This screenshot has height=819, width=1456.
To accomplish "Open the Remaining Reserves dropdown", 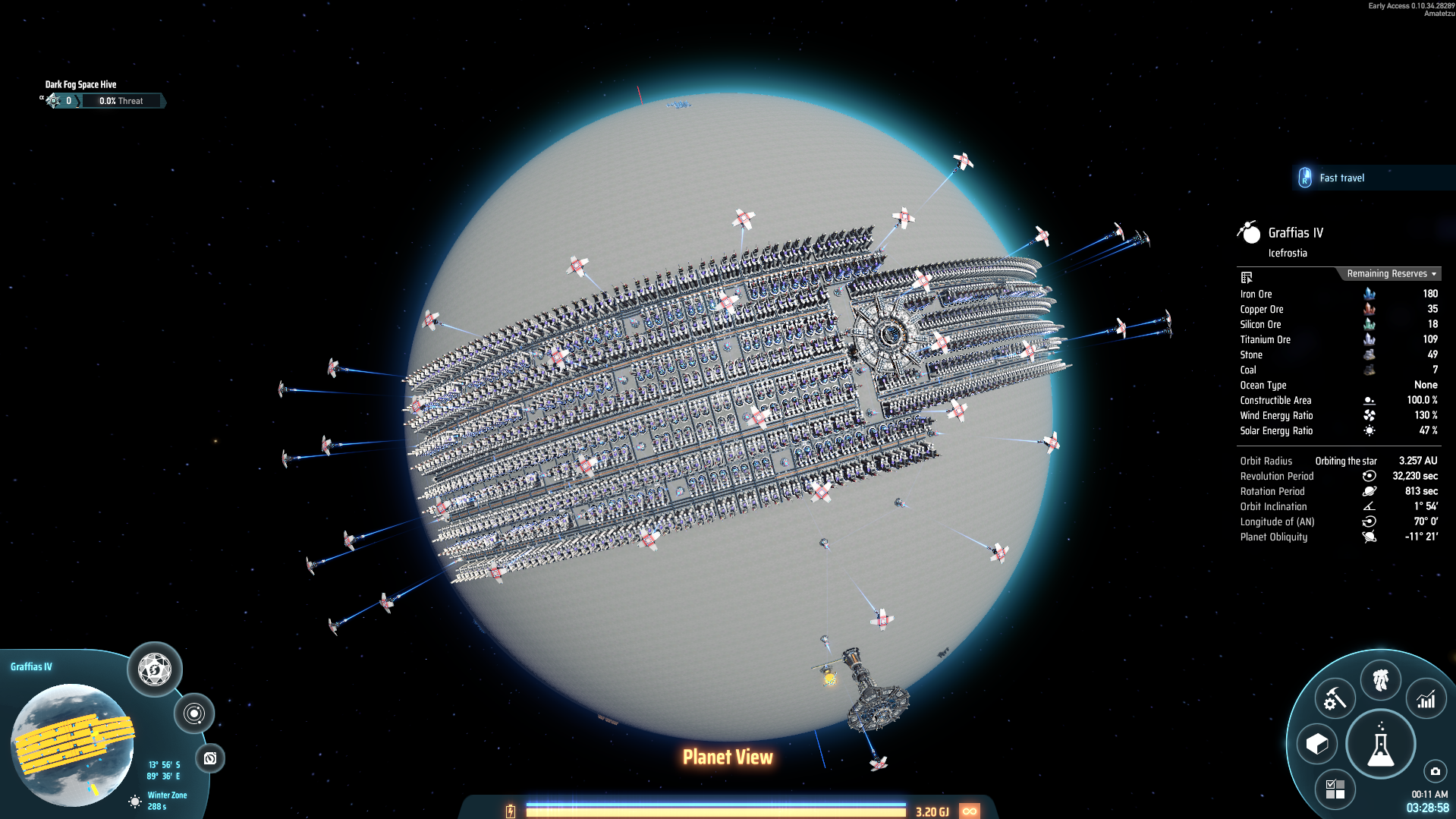I will tap(1391, 274).
